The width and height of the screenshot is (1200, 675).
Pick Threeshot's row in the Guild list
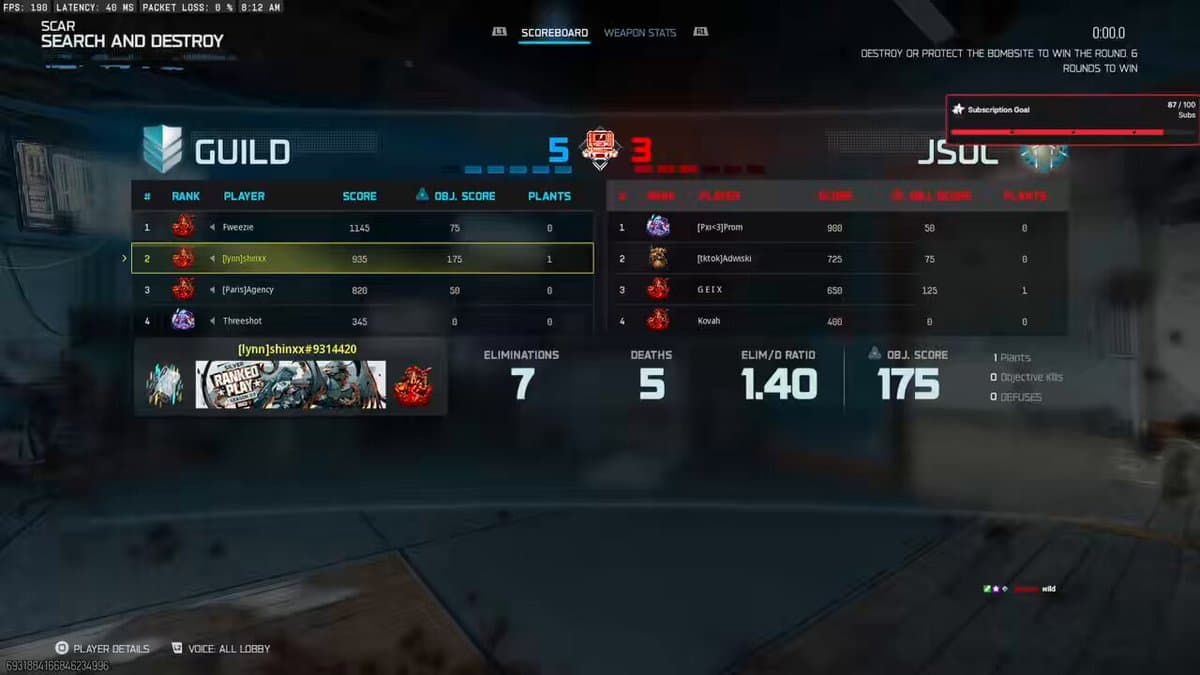pos(362,321)
